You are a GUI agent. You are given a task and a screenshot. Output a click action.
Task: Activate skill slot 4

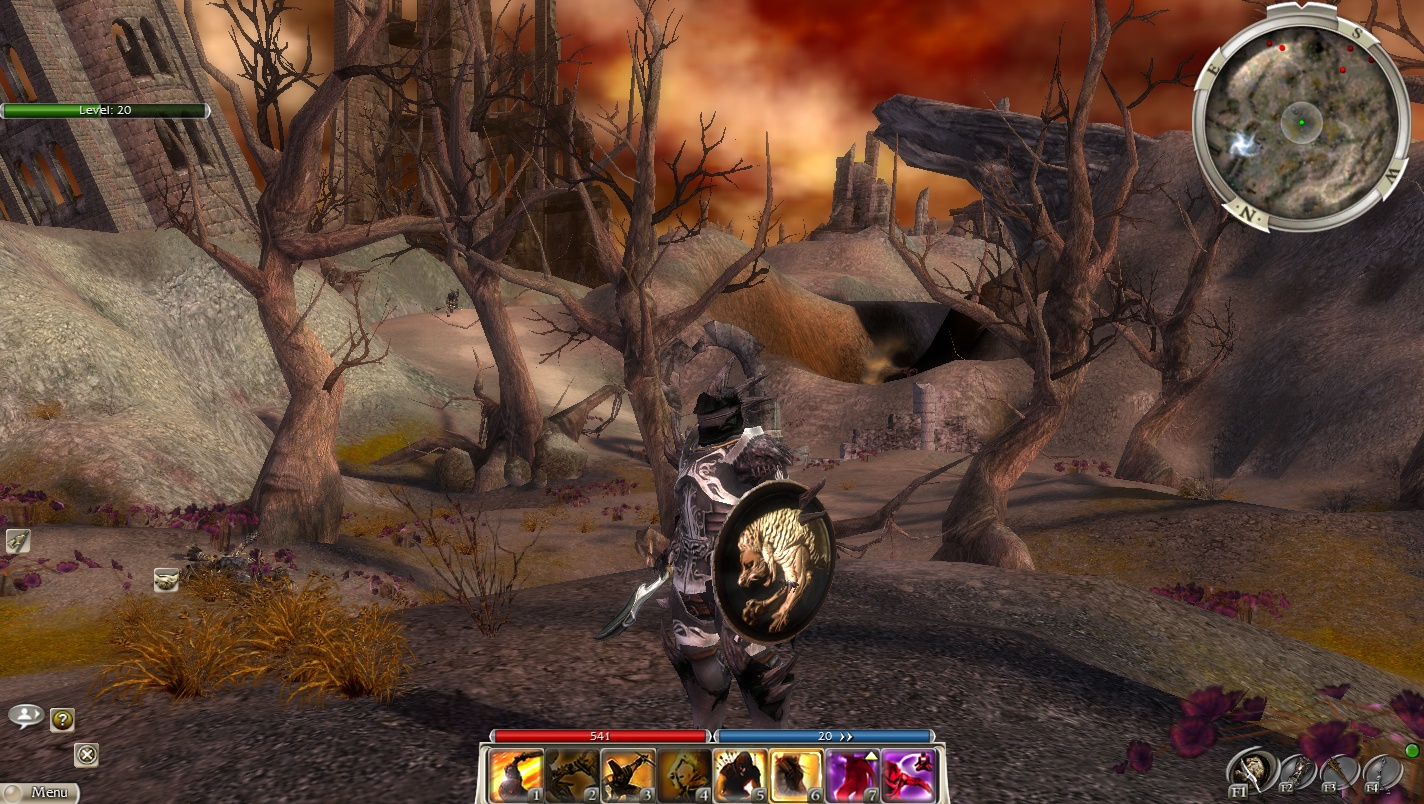[685, 776]
